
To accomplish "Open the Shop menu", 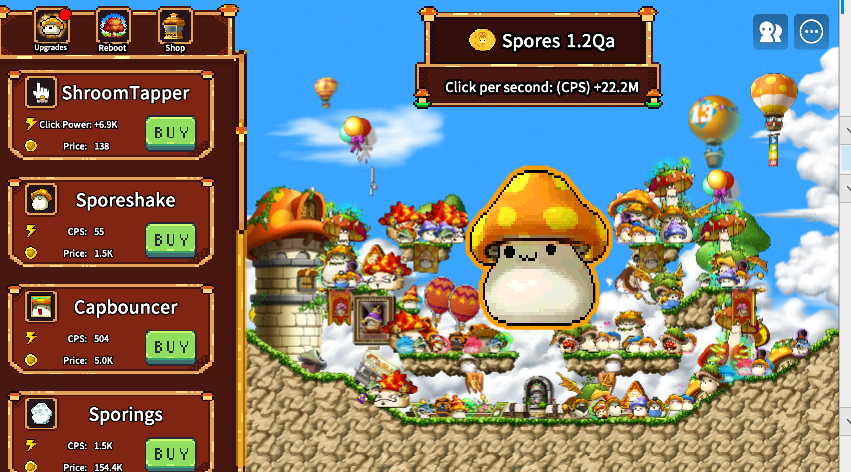I will pos(175,27).
